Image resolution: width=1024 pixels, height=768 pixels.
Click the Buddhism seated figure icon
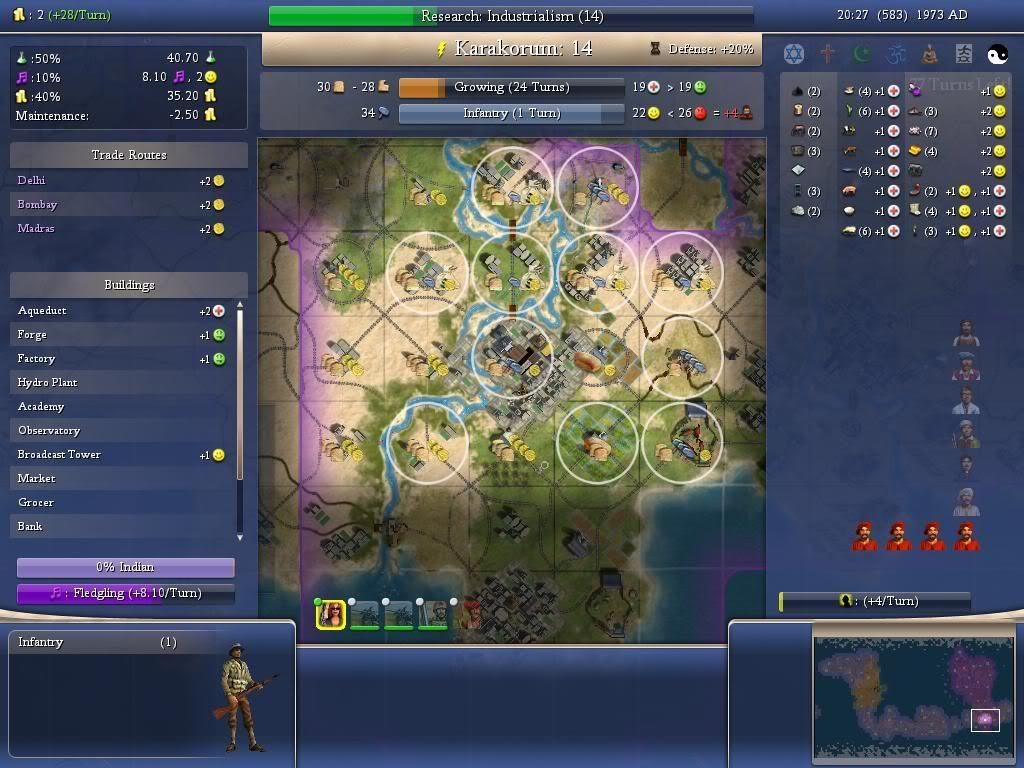point(930,54)
